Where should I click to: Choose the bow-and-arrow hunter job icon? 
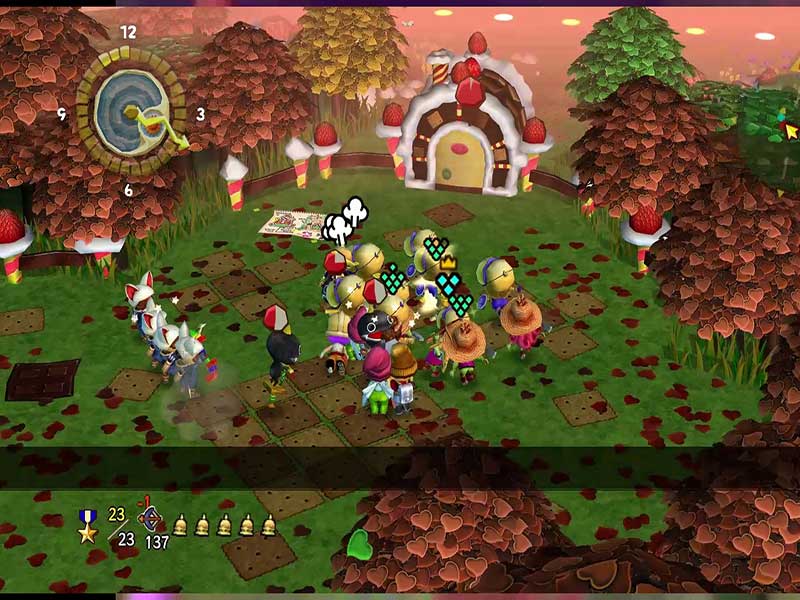[x=152, y=519]
